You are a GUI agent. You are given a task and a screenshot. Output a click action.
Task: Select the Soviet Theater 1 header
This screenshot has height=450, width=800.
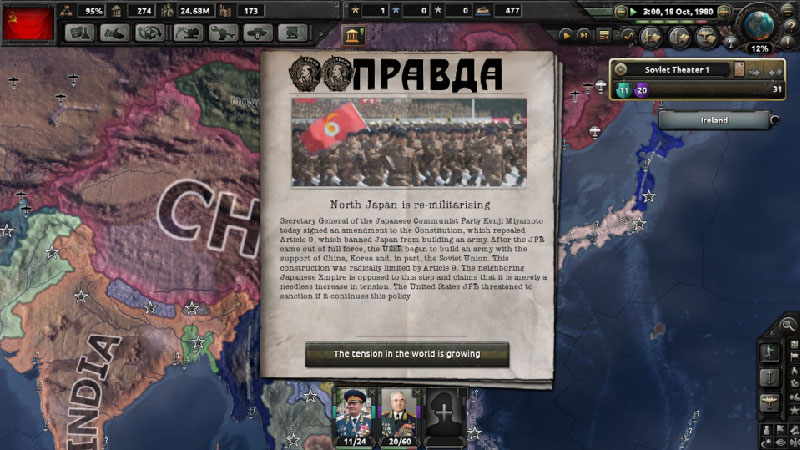670,69
